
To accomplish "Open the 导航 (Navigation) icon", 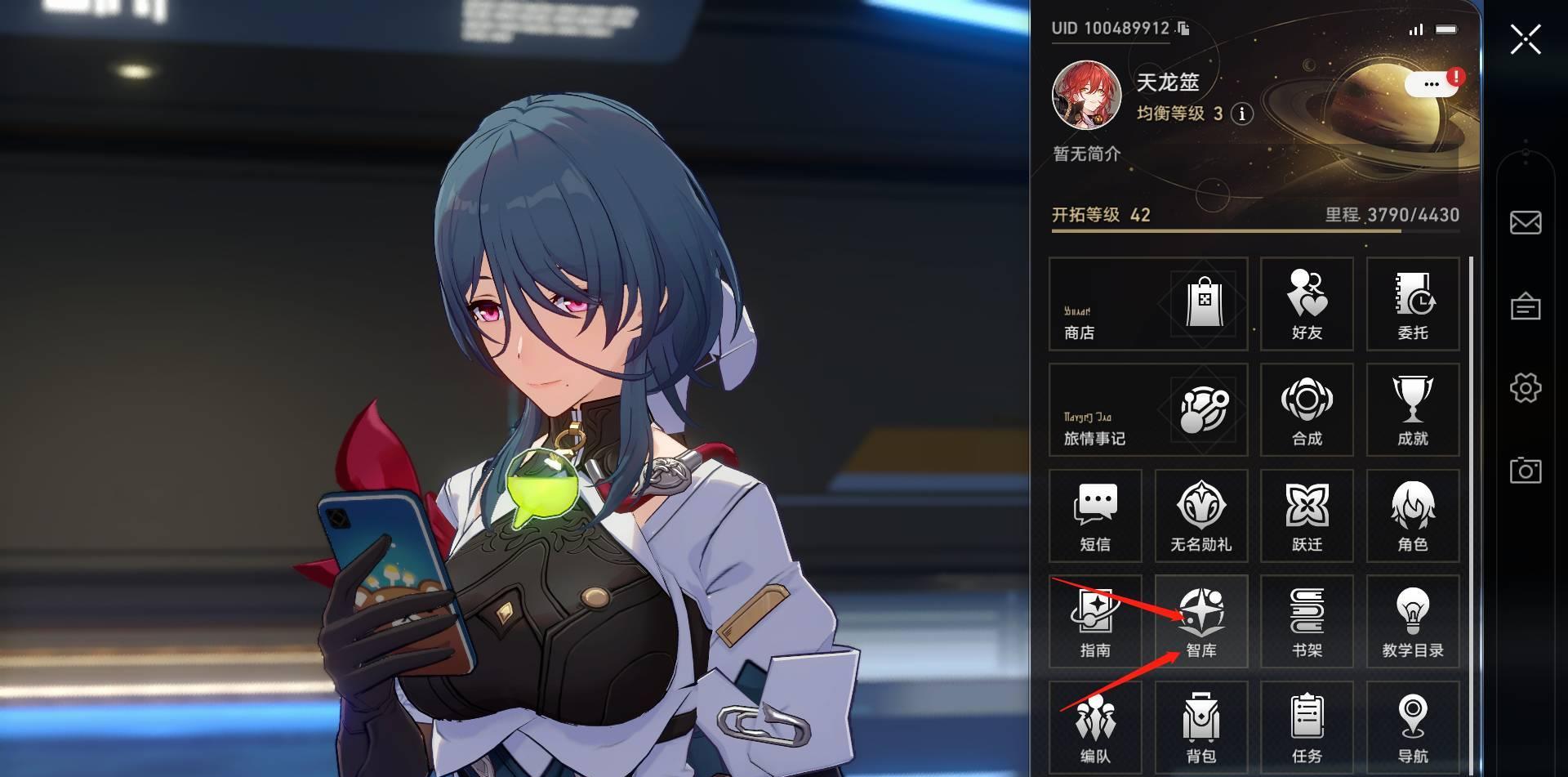I will coord(1413,726).
